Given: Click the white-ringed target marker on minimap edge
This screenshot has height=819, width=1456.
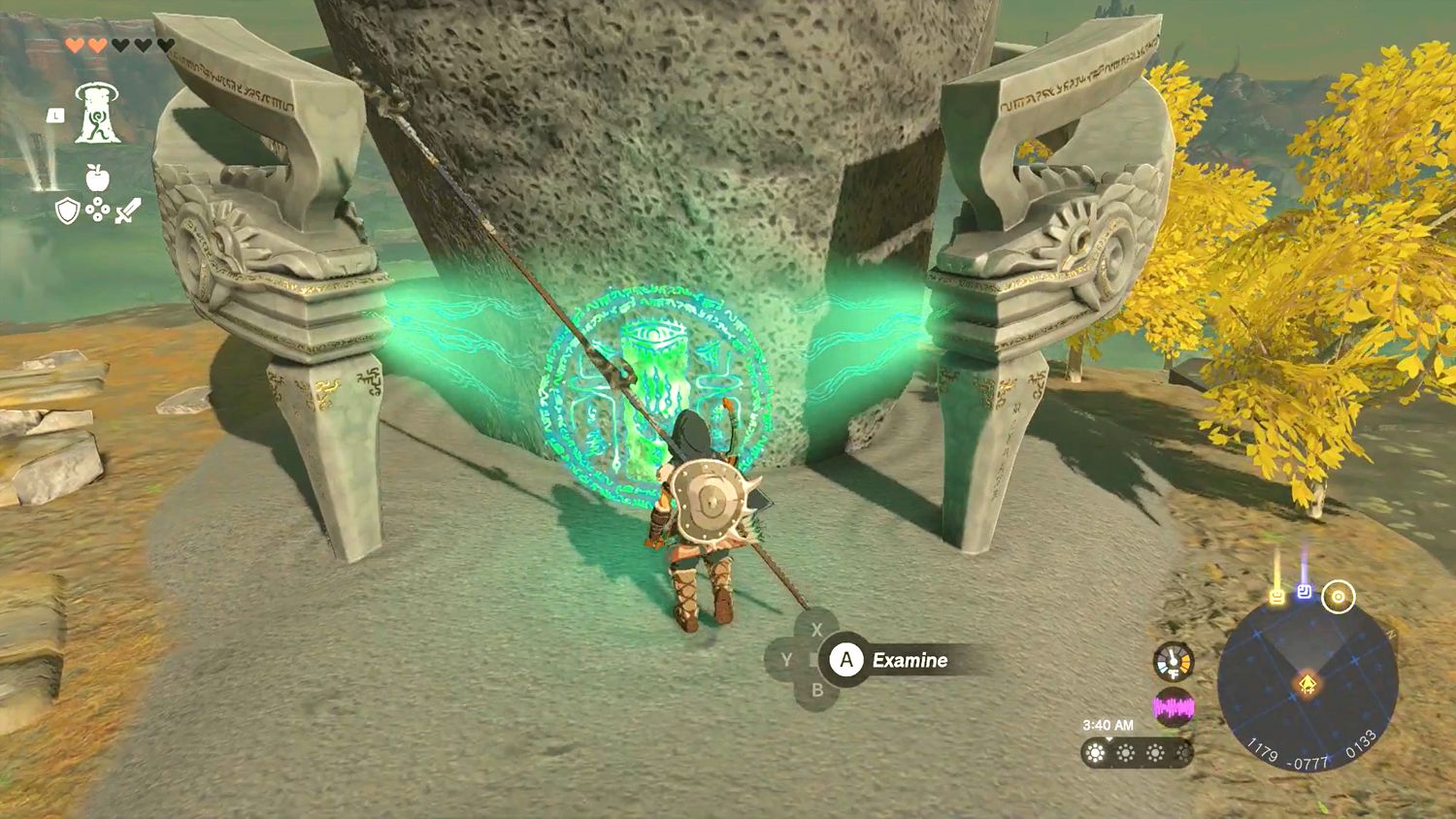Looking at the screenshot, I should click(x=1339, y=597).
